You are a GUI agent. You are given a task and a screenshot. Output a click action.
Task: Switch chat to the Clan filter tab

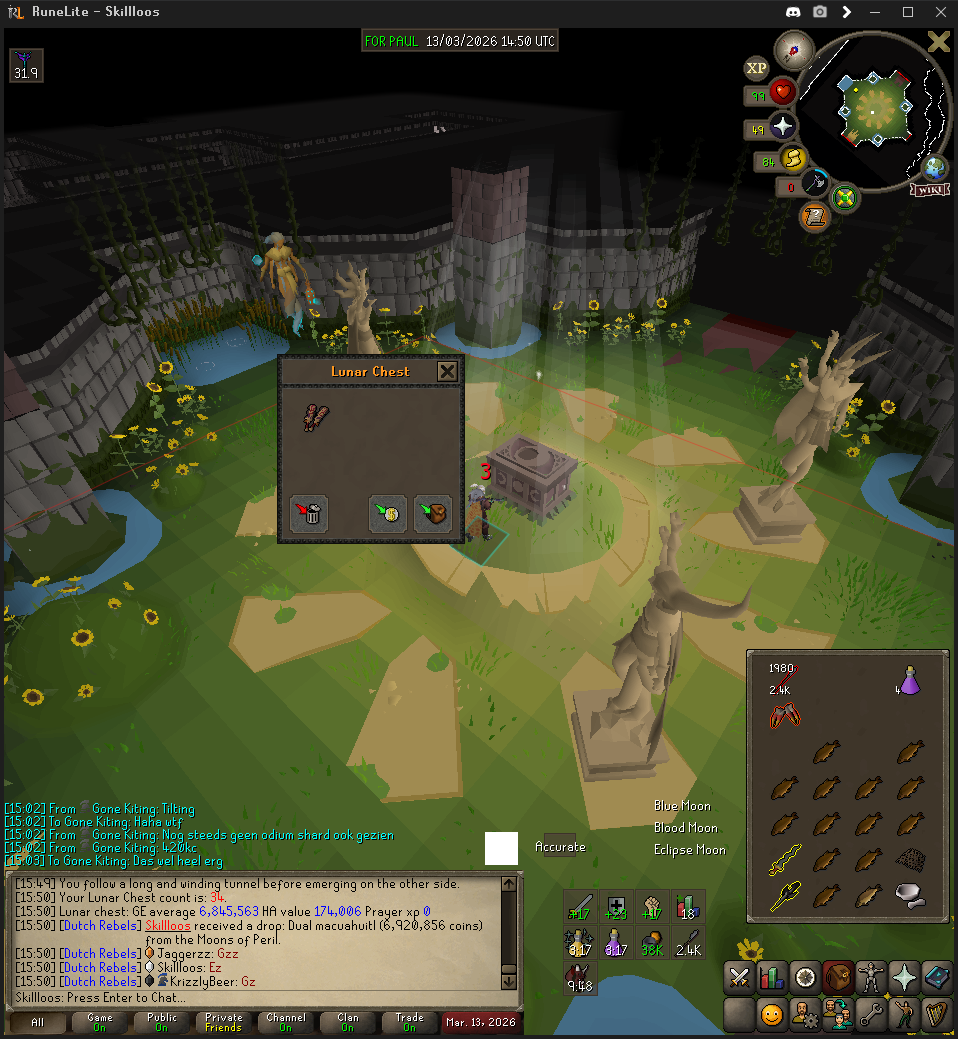tap(347, 1022)
